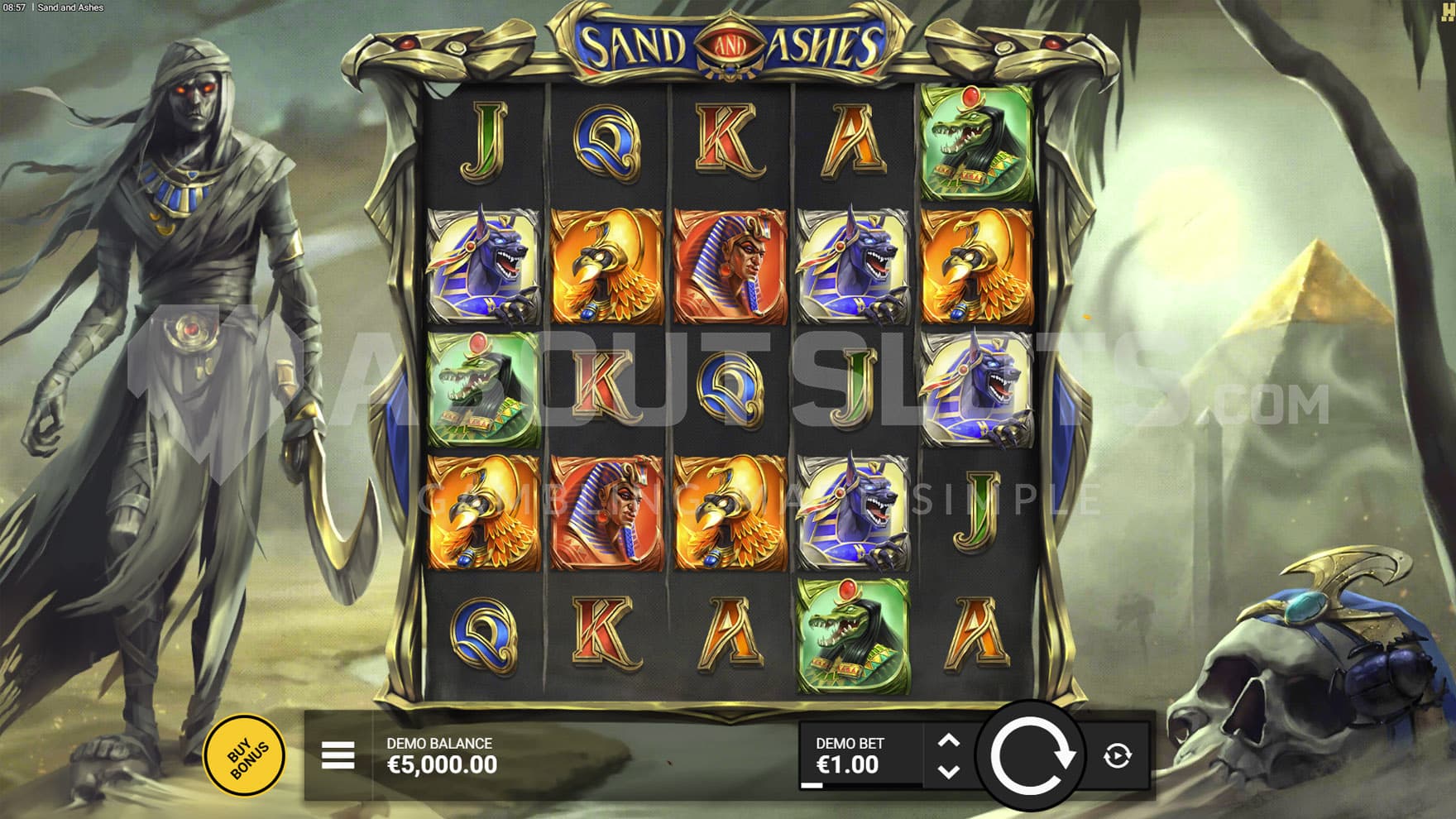This screenshot has height=819, width=1456.
Task: Click the yellow Buy Bonus button
Action: click(244, 754)
